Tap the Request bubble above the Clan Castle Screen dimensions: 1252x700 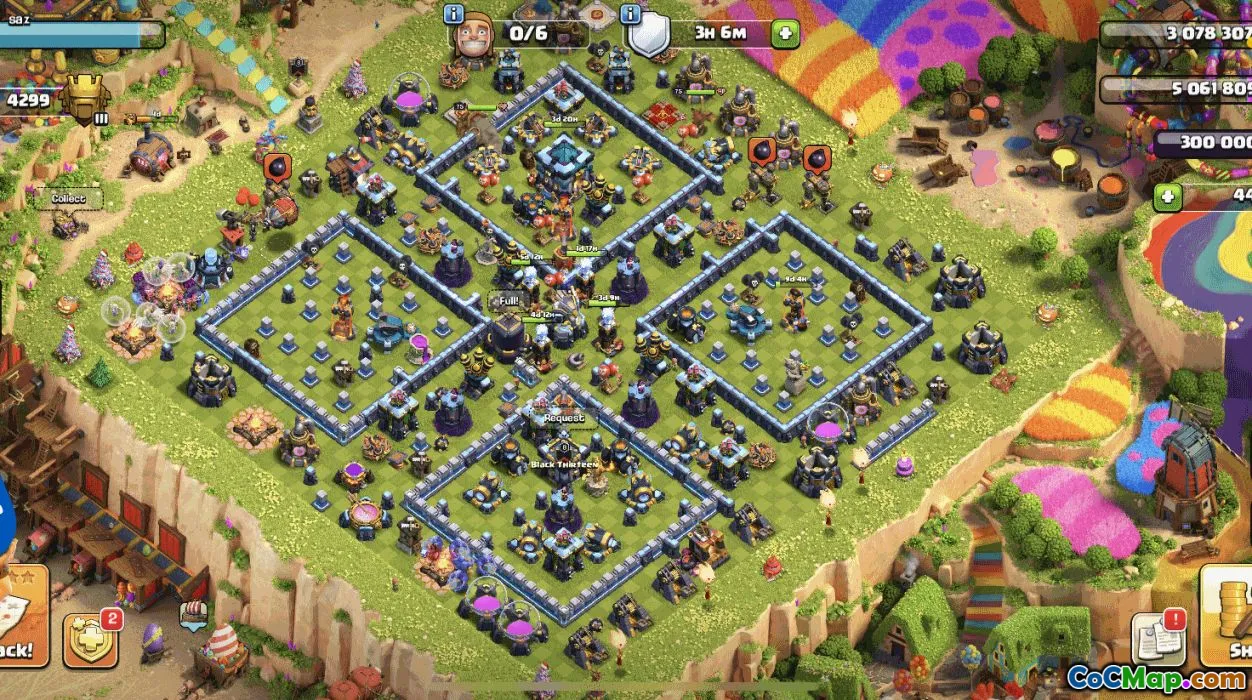[564, 419]
